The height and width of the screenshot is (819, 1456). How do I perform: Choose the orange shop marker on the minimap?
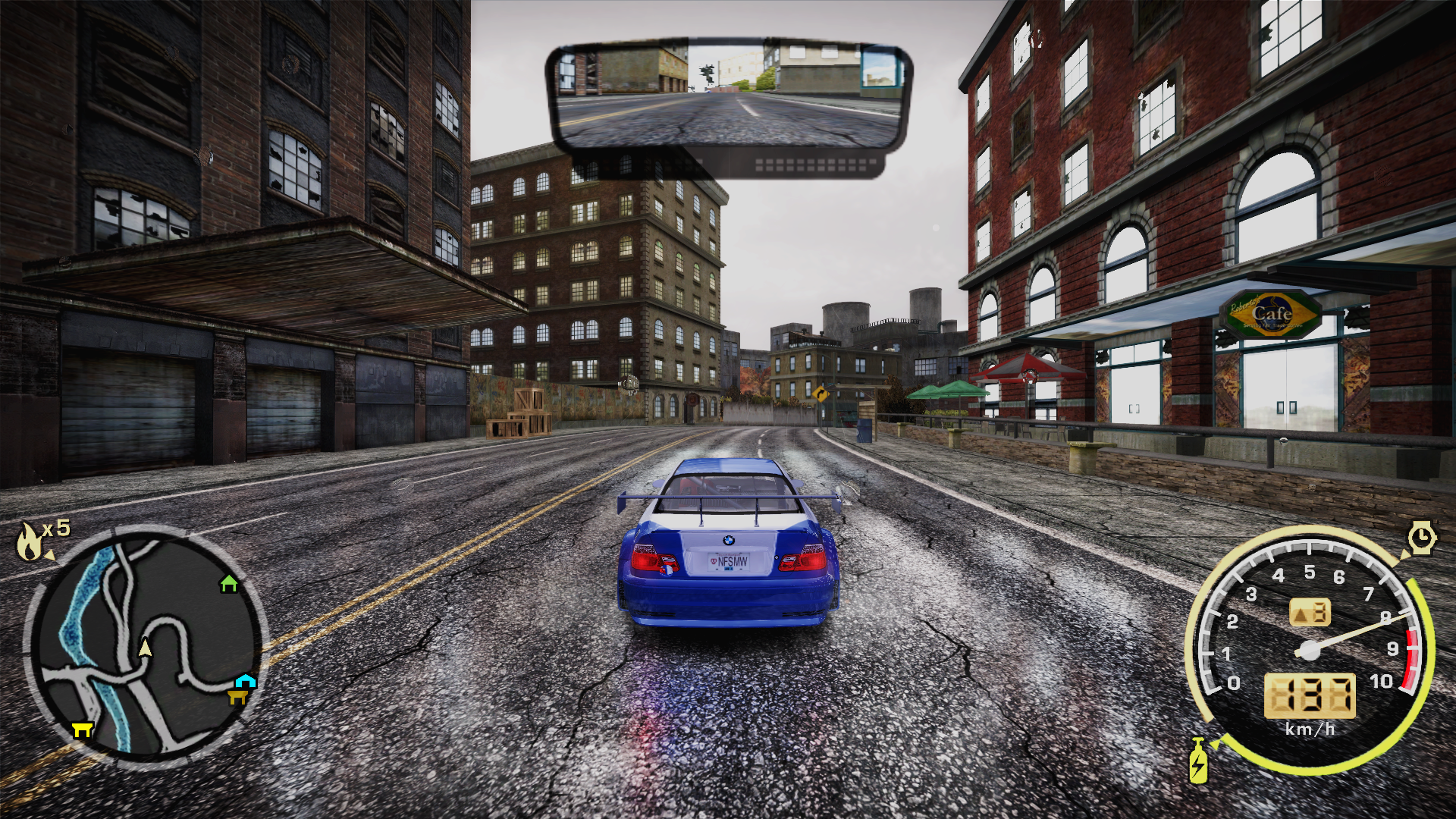[238, 695]
